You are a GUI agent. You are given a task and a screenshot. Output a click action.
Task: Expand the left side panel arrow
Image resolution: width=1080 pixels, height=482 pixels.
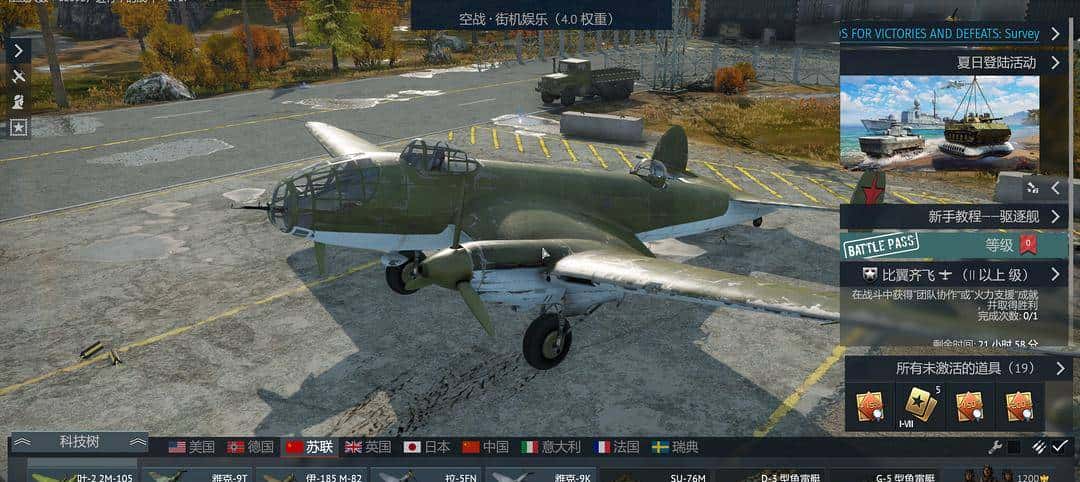coord(18,49)
